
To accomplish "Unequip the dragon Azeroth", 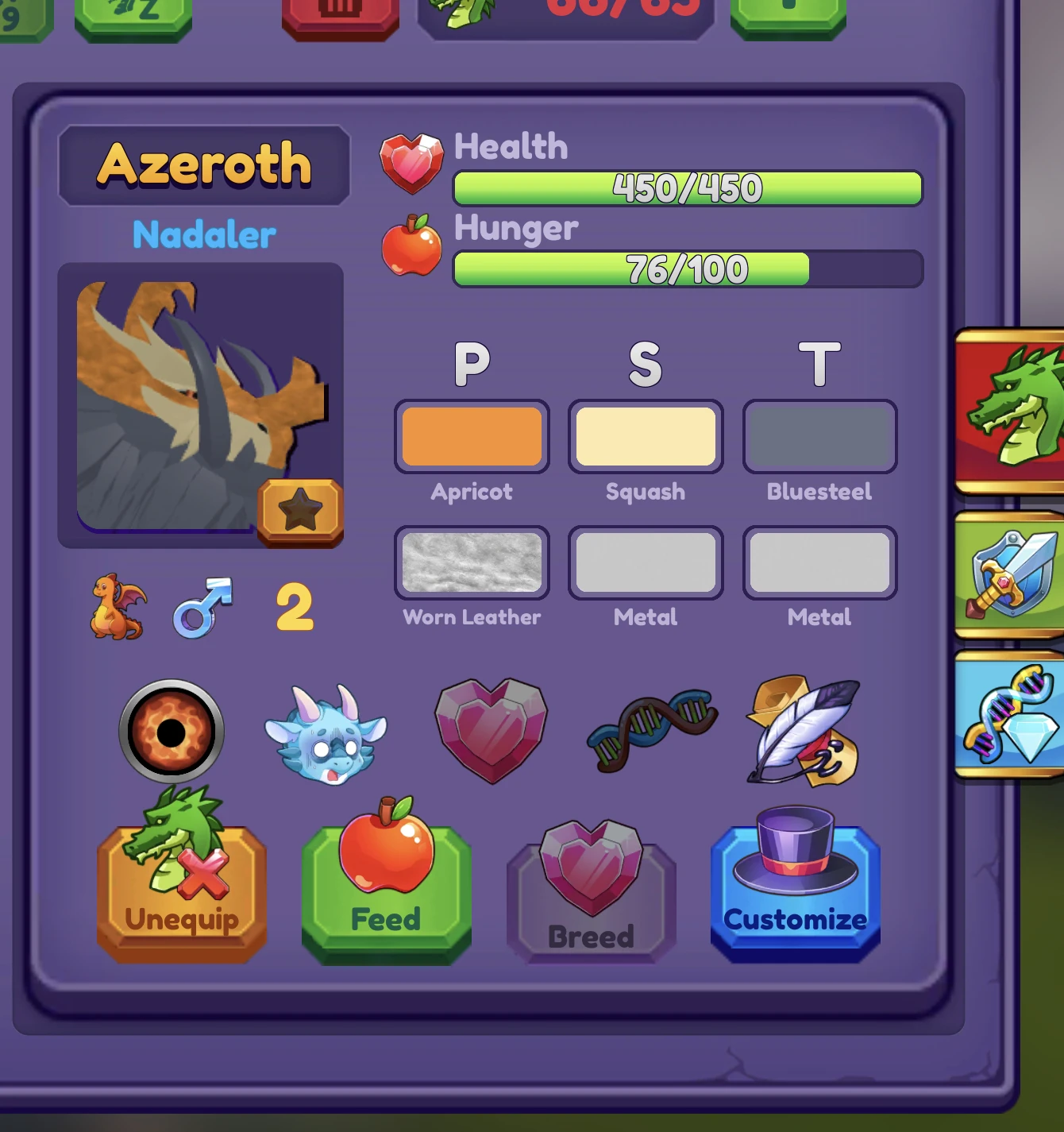I will coord(181,886).
